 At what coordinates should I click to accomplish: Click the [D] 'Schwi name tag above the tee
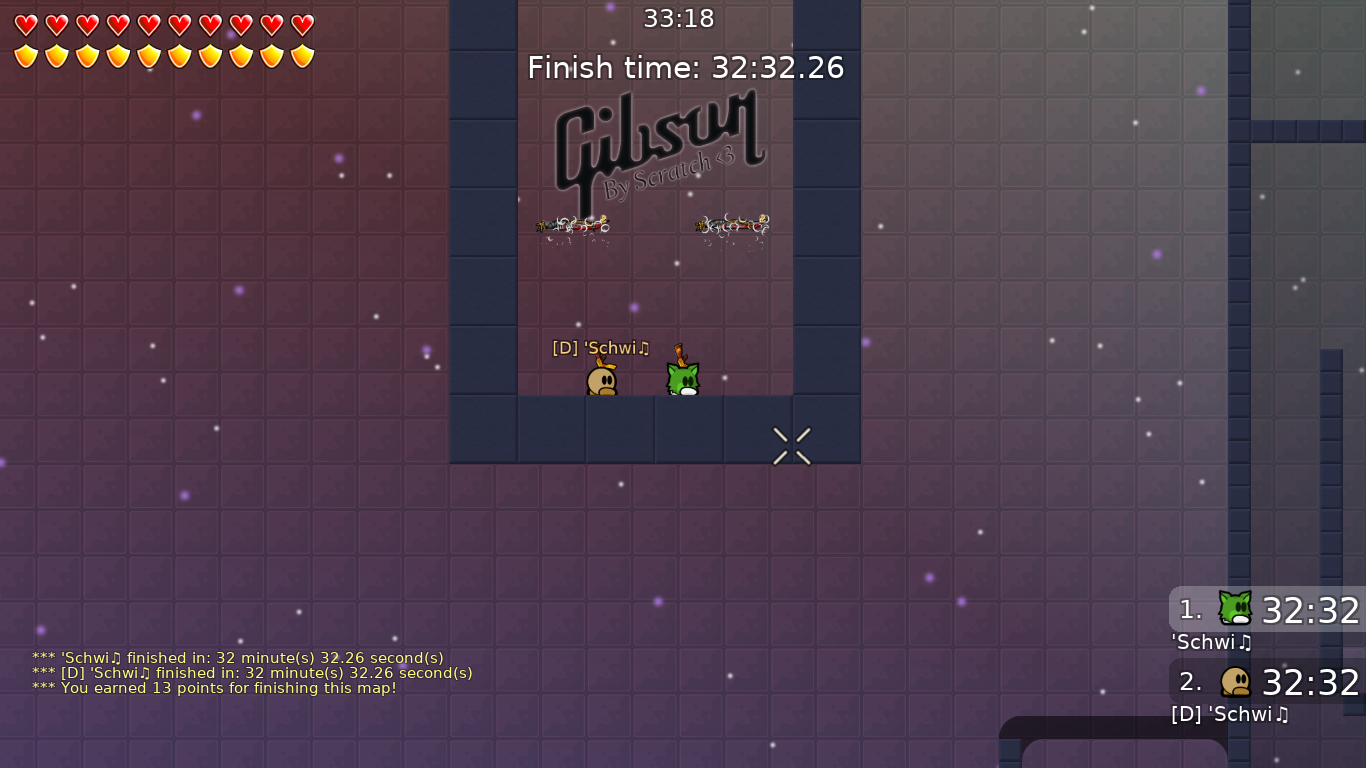pos(601,348)
